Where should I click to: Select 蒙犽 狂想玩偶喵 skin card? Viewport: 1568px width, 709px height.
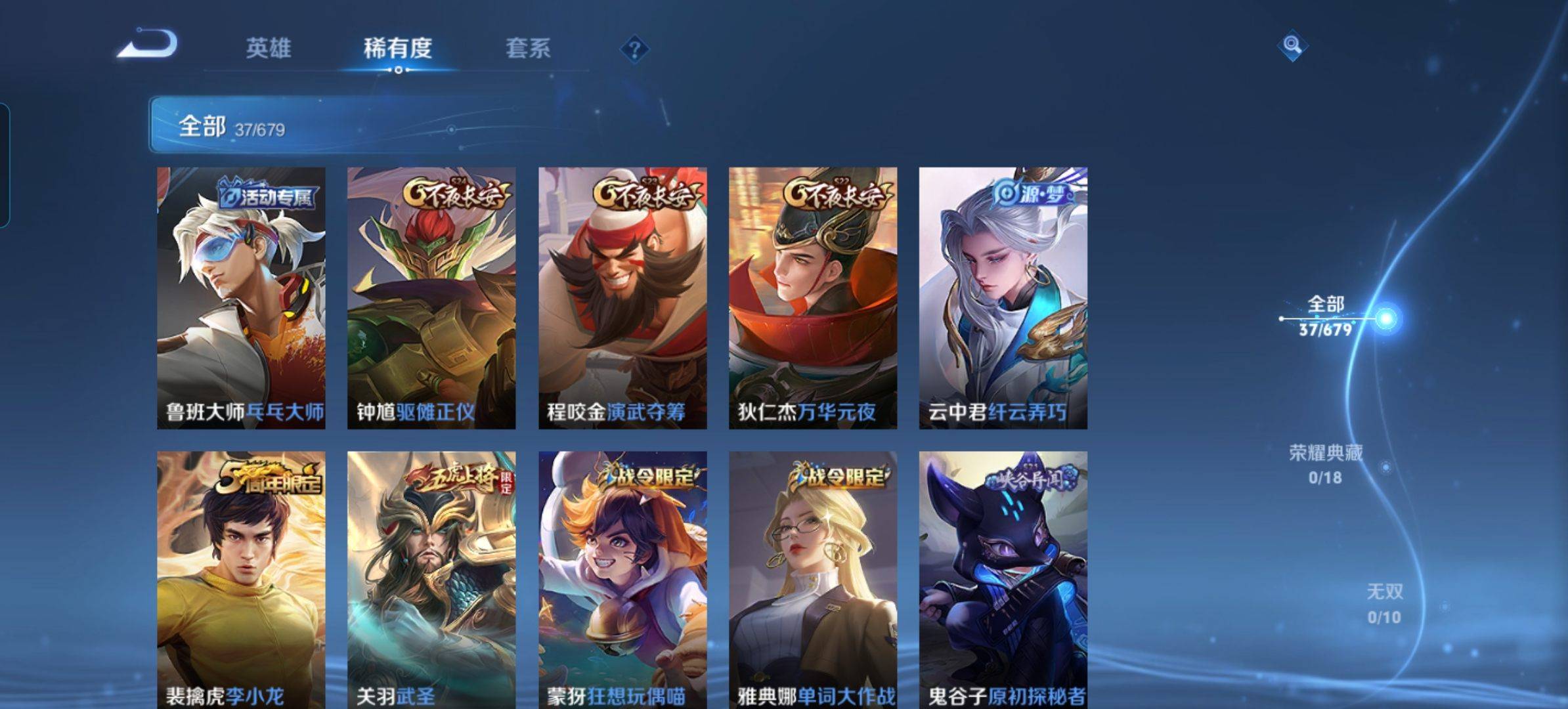click(622, 579)
